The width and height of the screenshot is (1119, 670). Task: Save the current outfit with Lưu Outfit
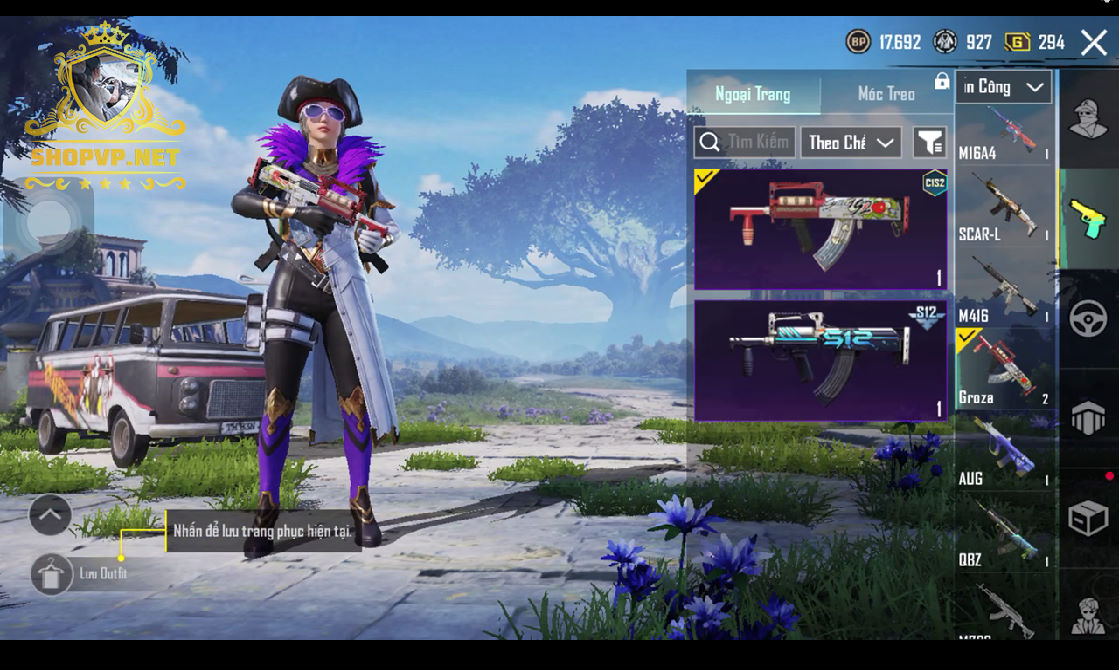(52, 574)
